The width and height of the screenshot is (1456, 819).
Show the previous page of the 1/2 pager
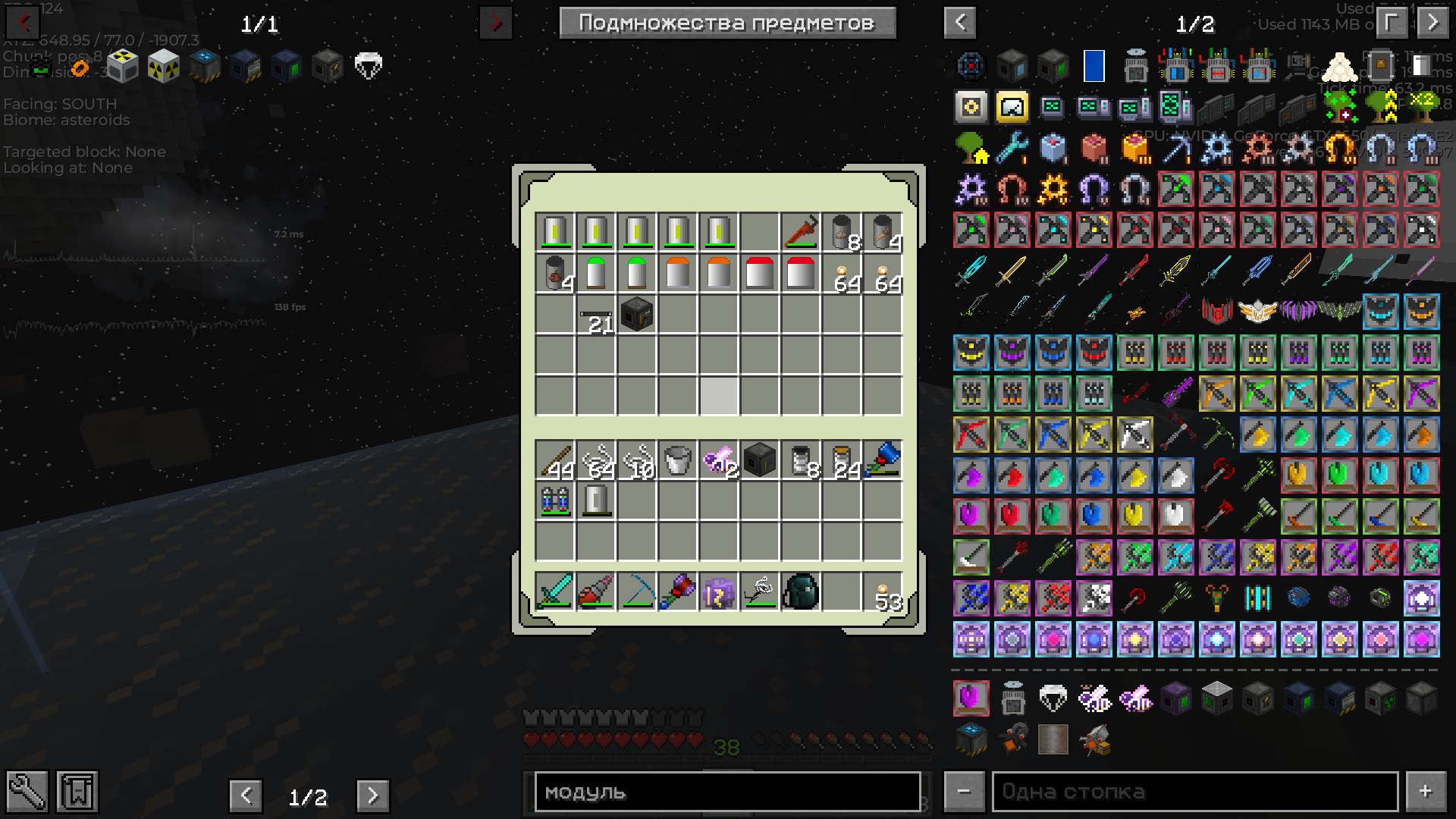[x=246, y=795]
